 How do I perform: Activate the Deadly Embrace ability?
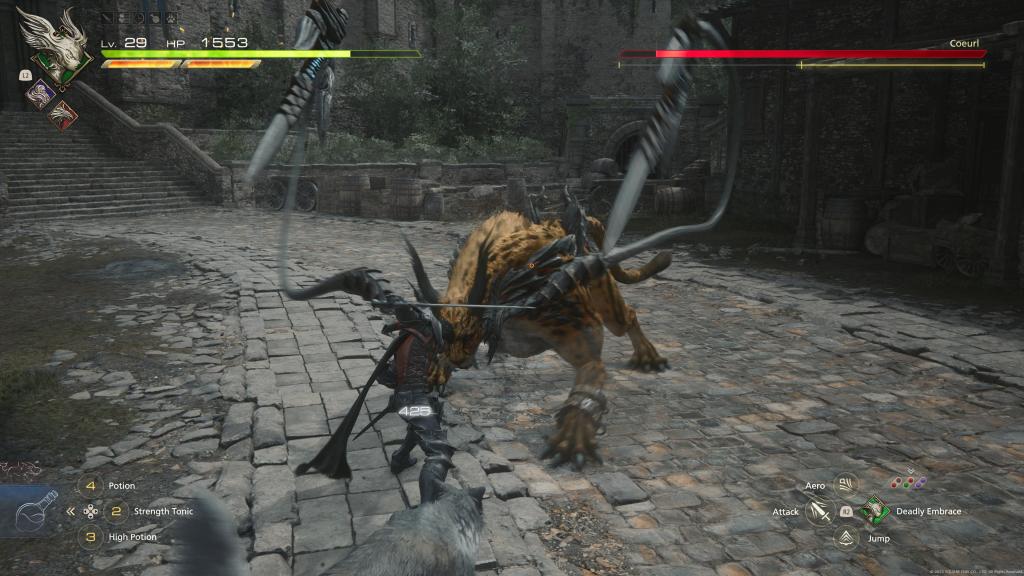click(873, 512)
